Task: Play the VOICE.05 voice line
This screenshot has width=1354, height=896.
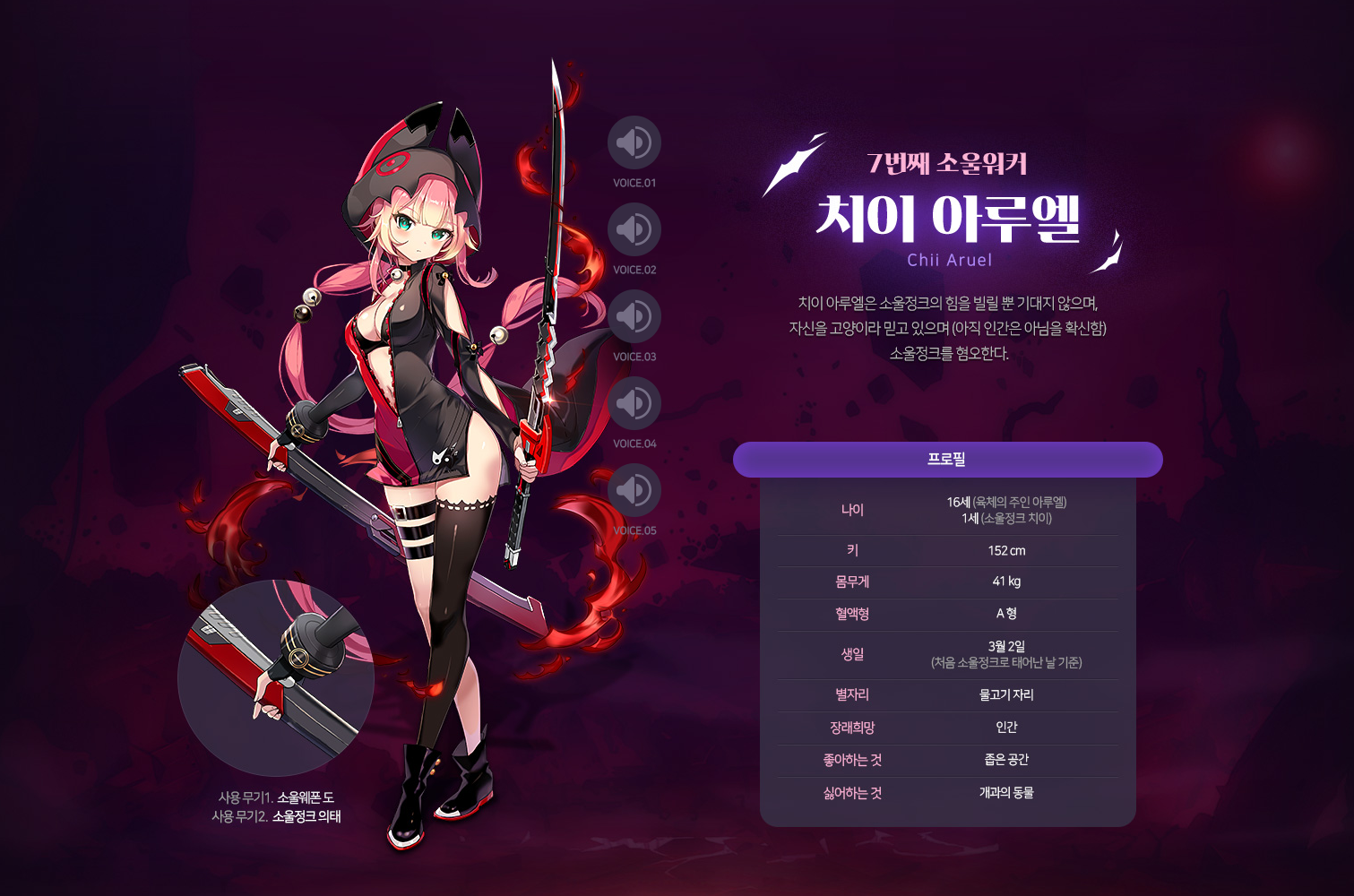Action: [x=634, y=488]
